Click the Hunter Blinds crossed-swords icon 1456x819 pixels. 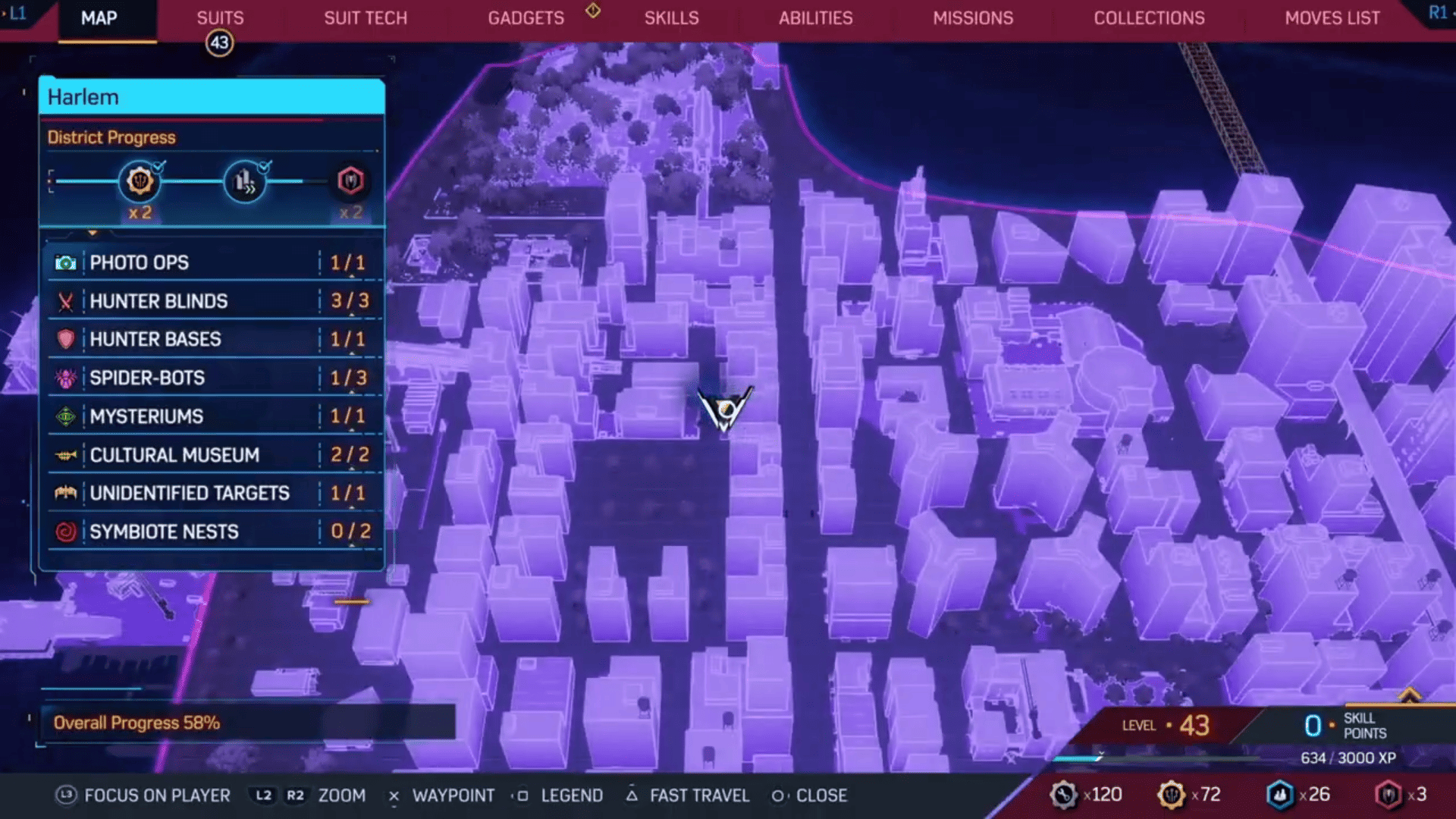(x=67, y=301)
